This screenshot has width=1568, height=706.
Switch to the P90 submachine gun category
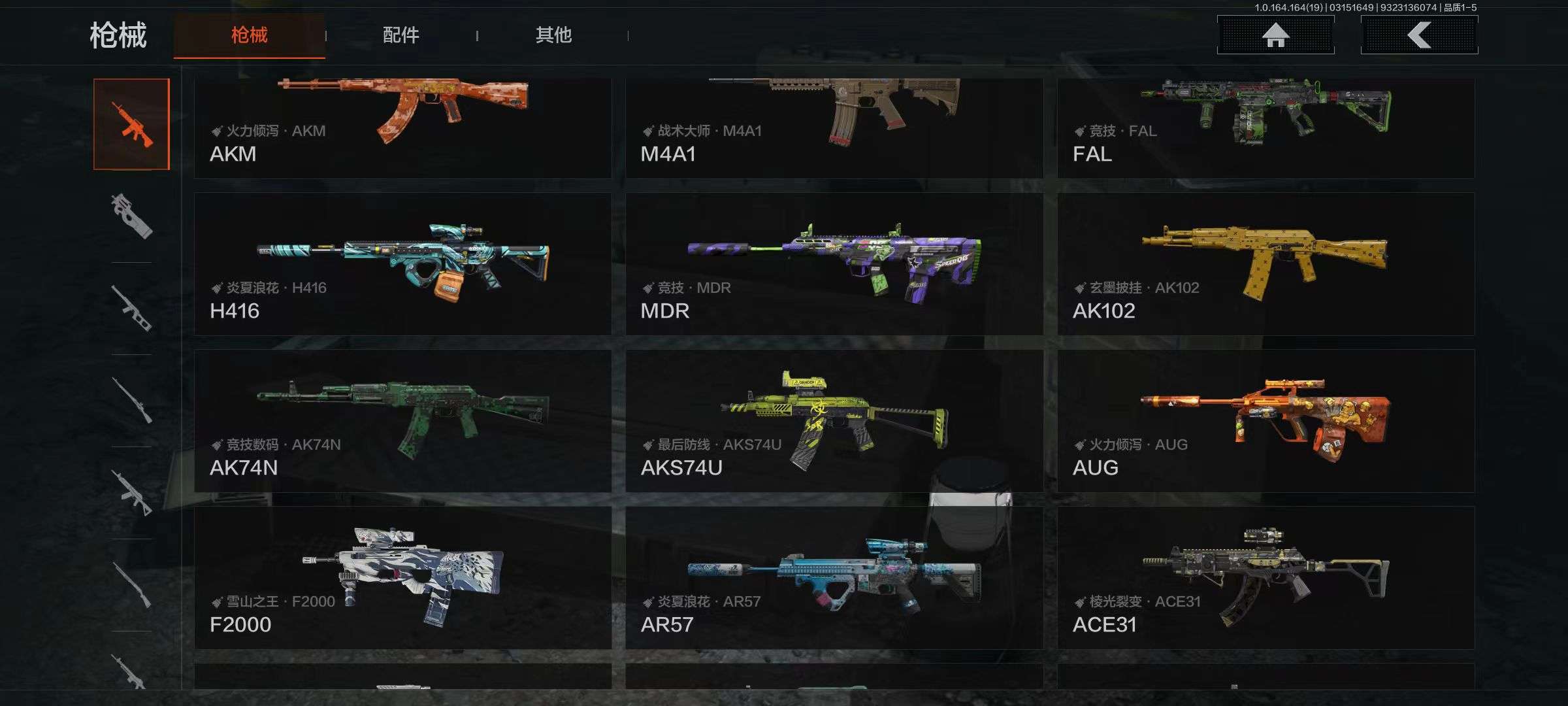click(x=131, y=216)
